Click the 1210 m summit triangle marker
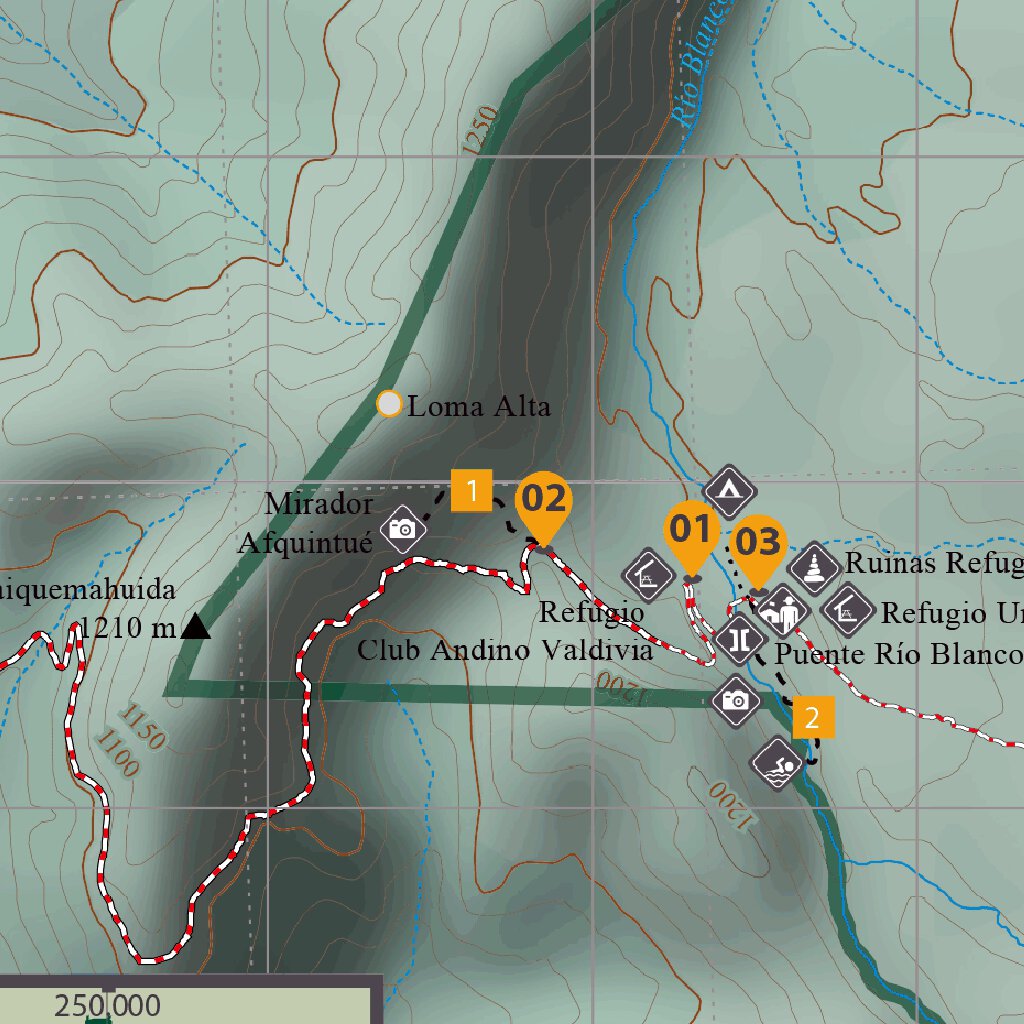 [x=196, y=627]
